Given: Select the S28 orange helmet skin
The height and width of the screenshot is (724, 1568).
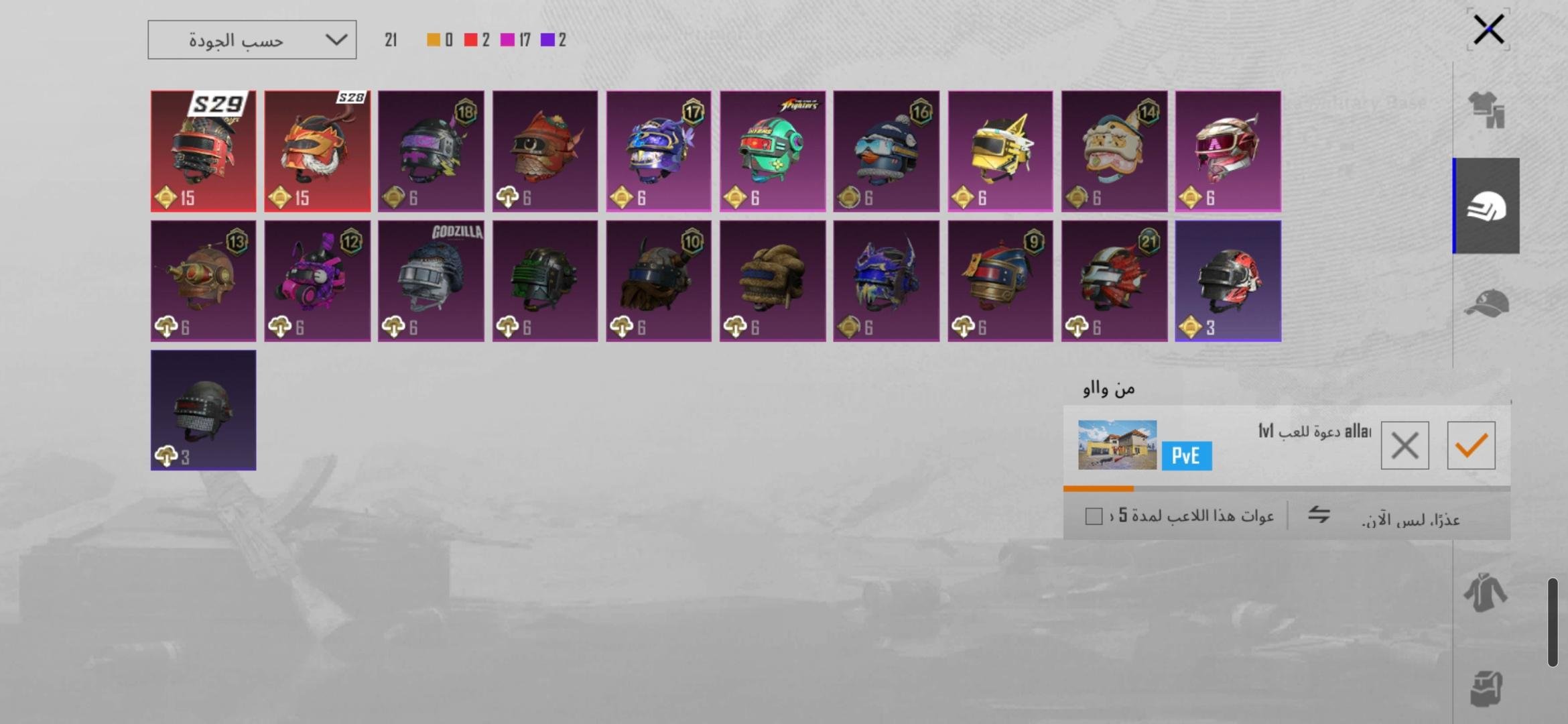Looking at the screenshot, I should (317, 152).
